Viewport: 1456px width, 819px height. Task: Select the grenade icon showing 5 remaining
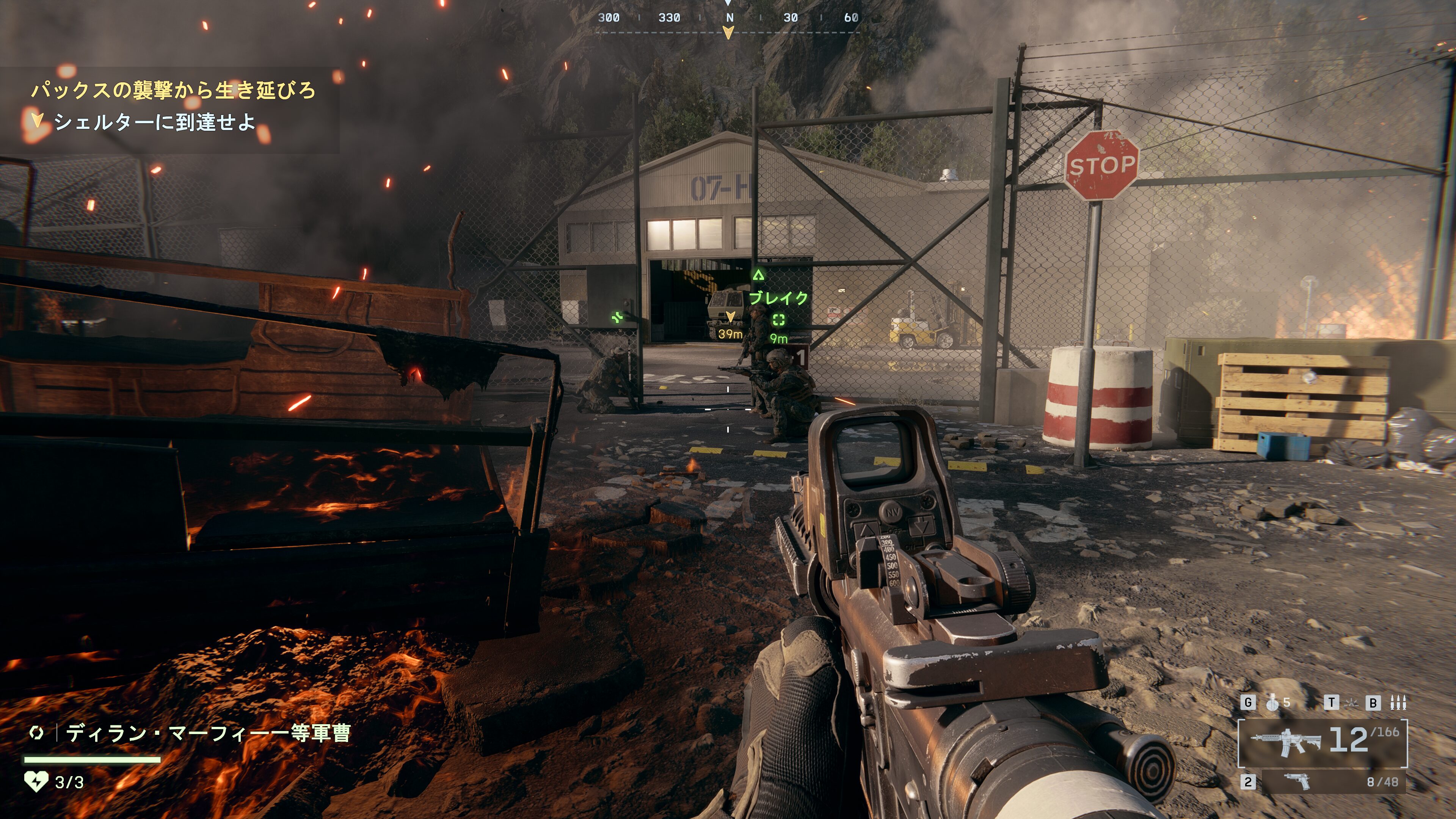click(x=1272, y=703)
